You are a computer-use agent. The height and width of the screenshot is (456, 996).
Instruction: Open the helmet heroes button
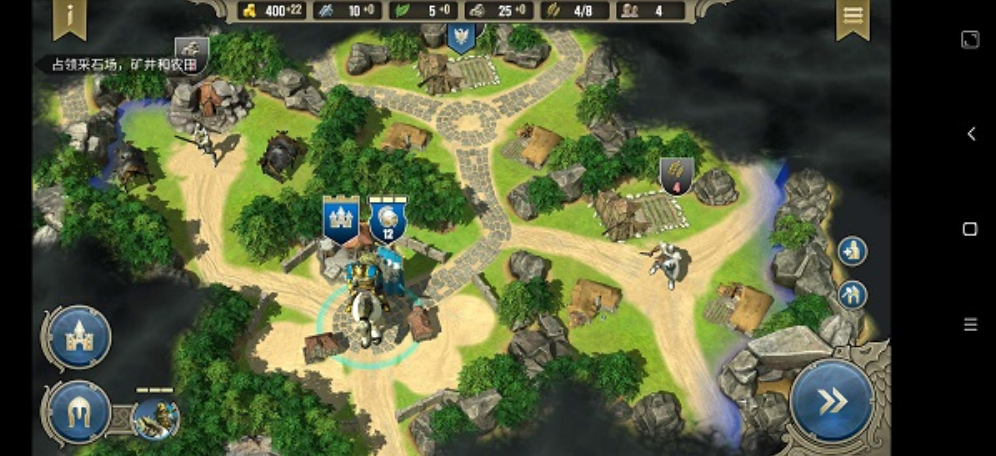coord(78,412)
